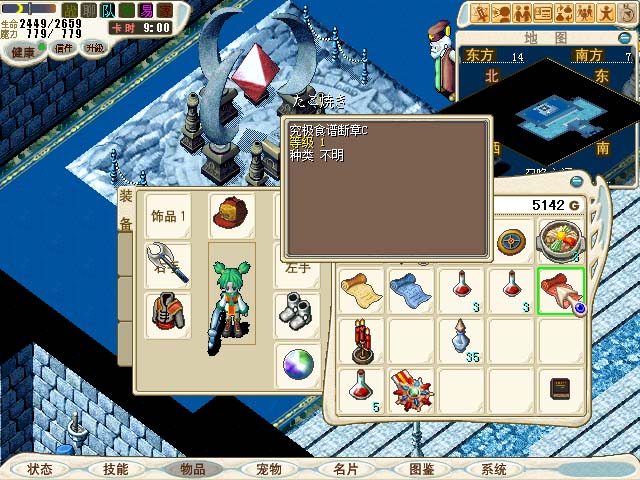
Task: Open the 技能 skills menu
Action: coord(115,468)
